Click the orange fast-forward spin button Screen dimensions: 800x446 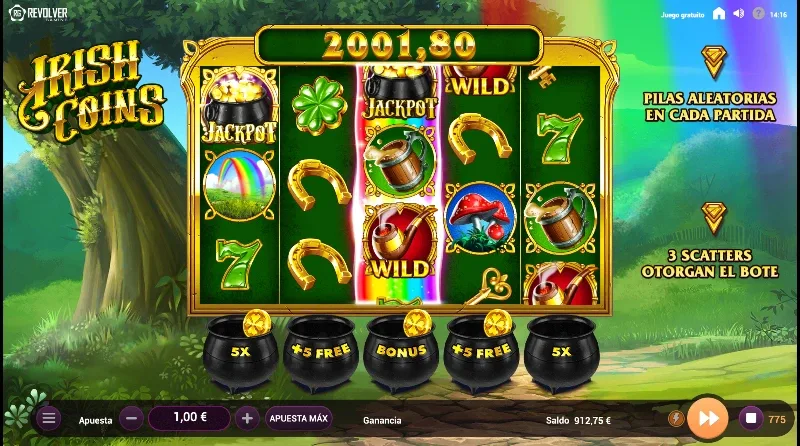point(708,418)
